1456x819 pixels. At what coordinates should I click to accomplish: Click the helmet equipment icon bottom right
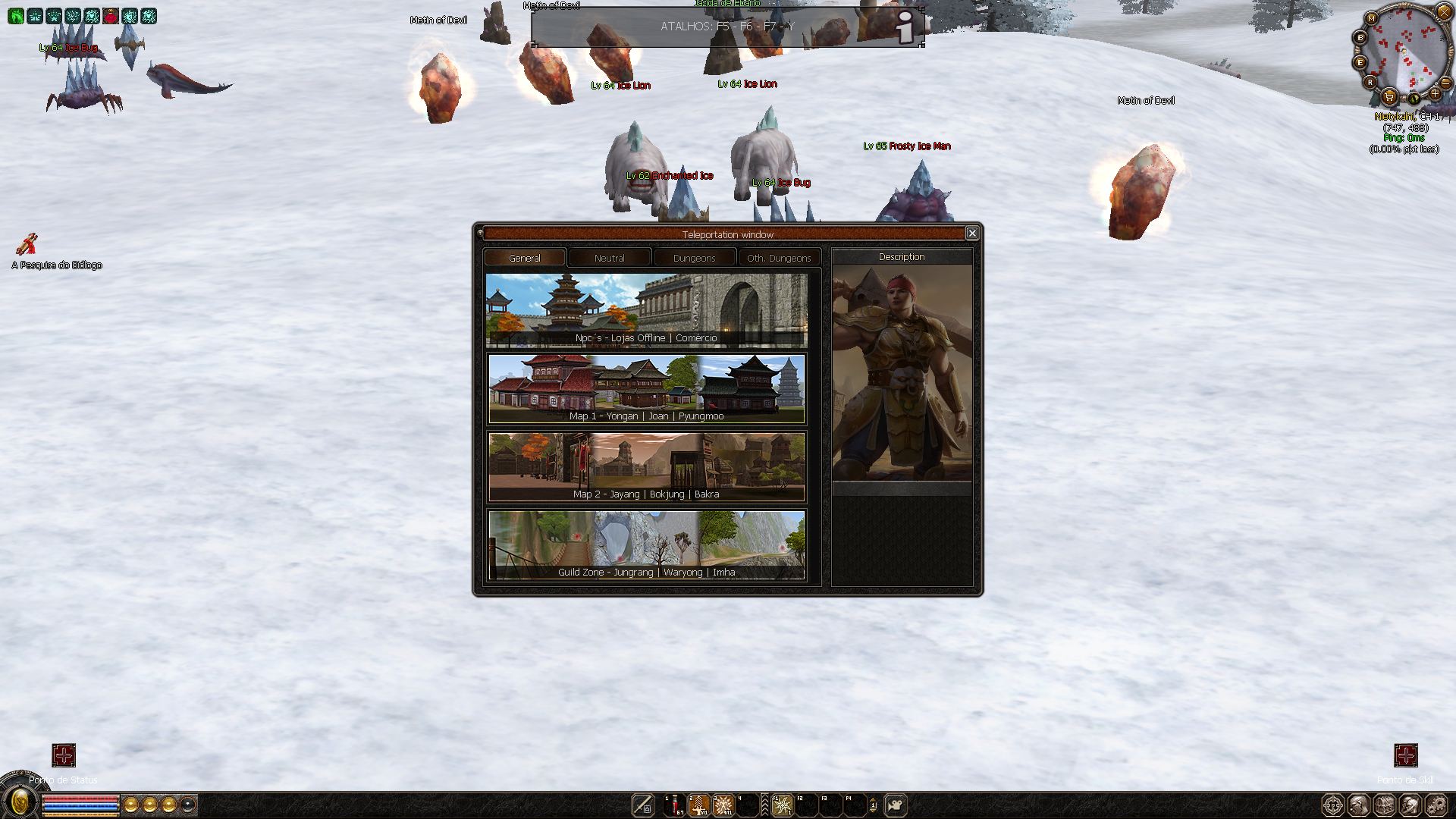[x=1410, y=805]
